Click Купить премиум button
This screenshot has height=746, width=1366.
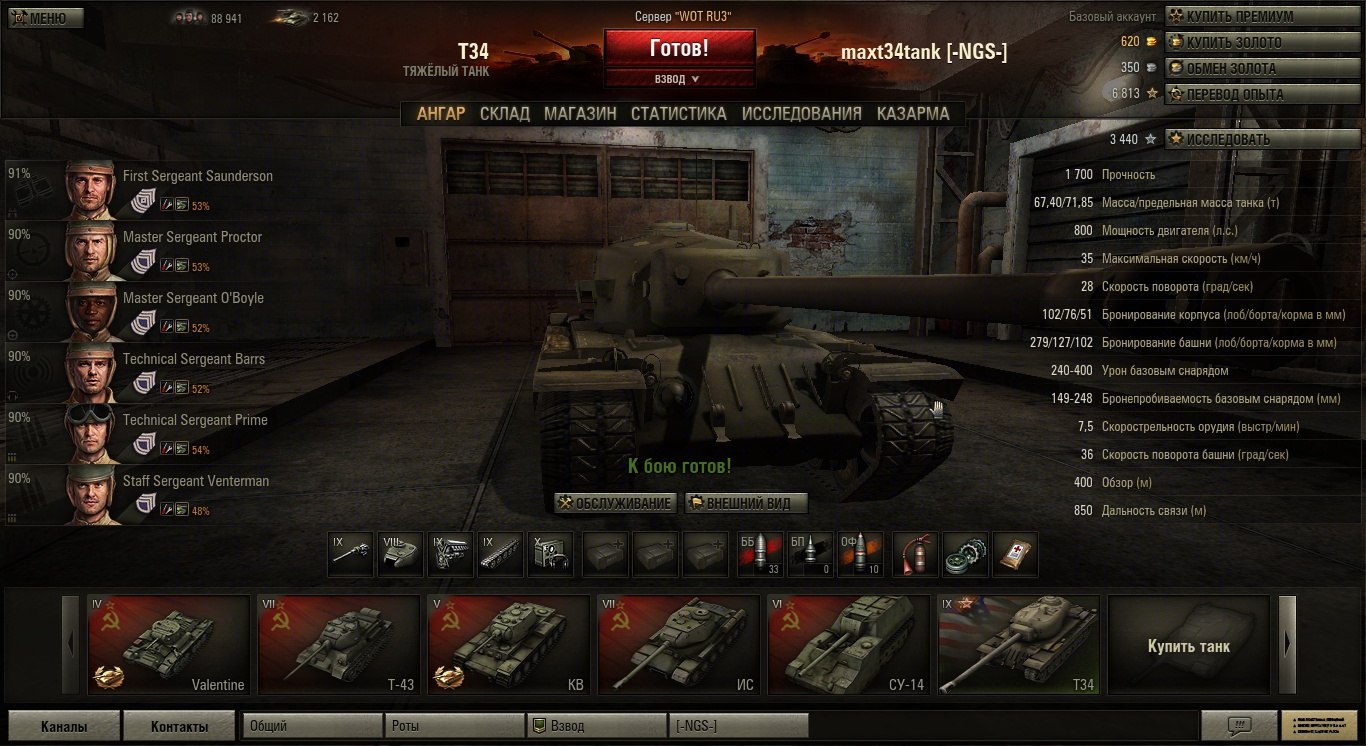click(1234, 16)
